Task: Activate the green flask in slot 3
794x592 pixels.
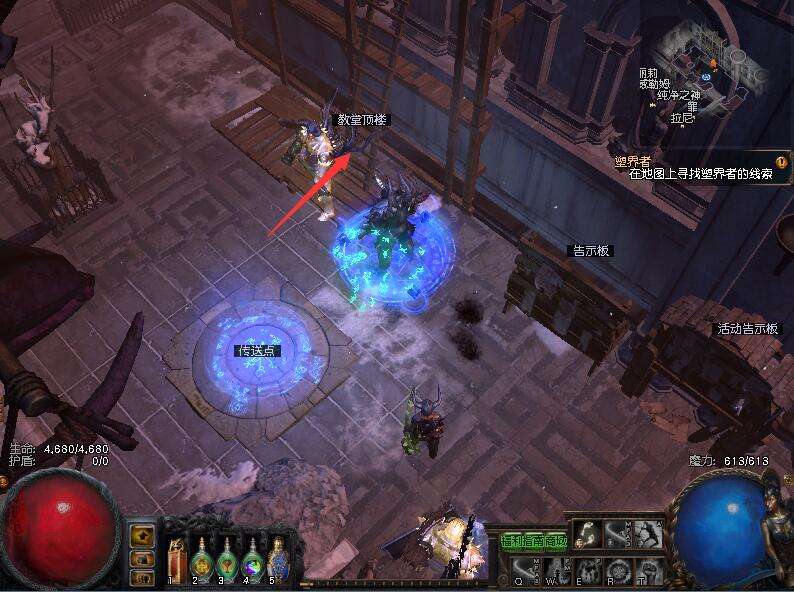Action: pos(227,561)
